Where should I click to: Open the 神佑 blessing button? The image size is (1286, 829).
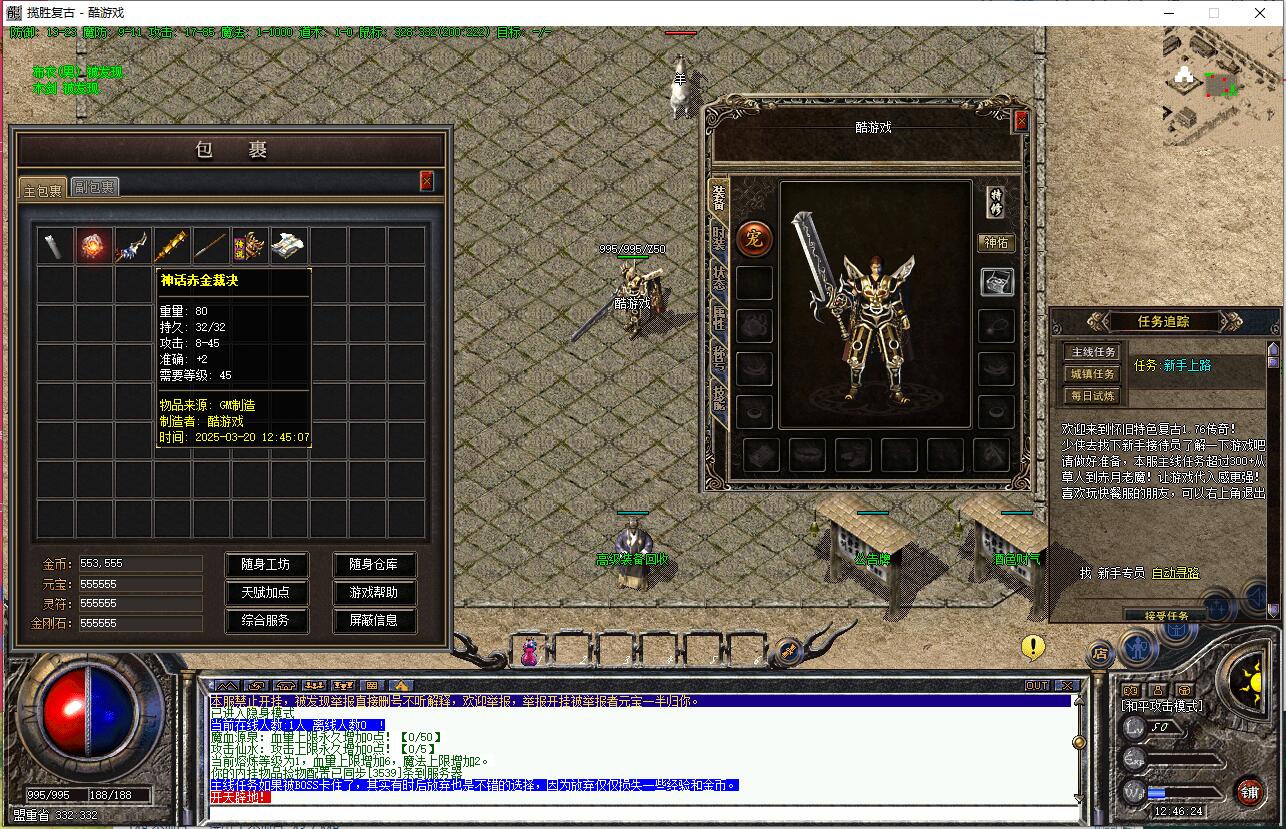[996, 243]
